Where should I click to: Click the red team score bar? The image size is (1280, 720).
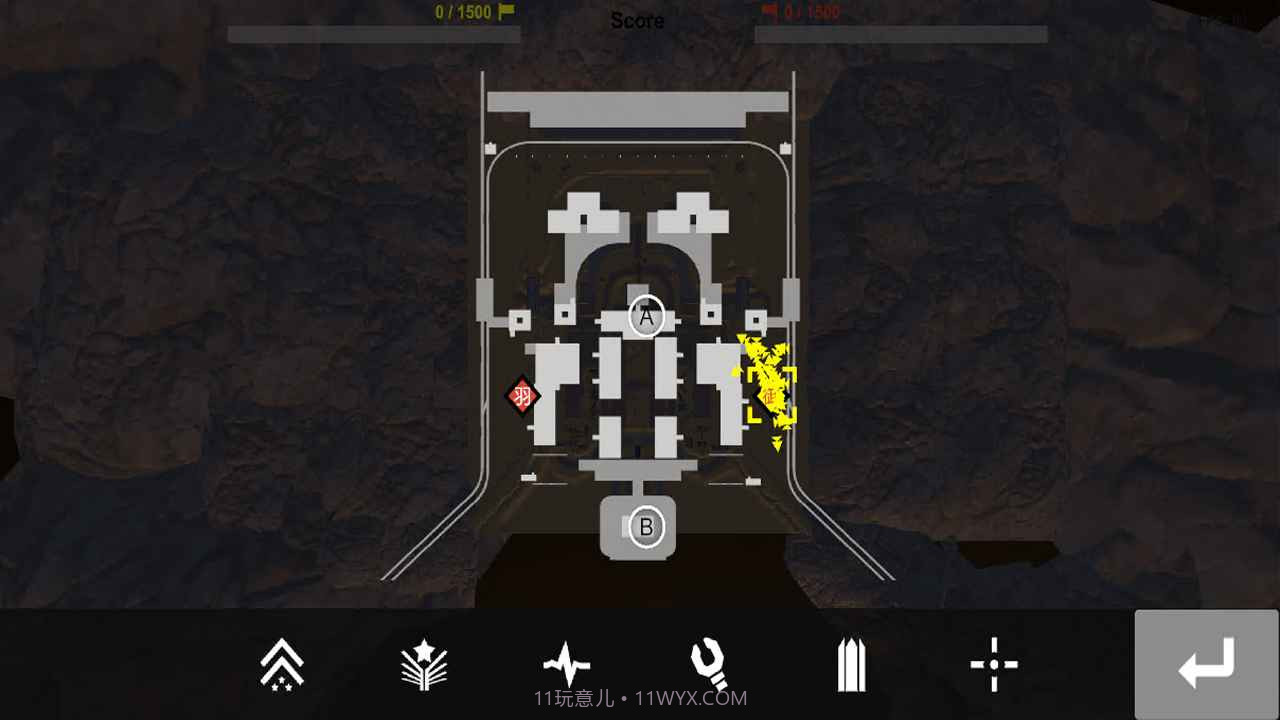[x=900, y=34]
